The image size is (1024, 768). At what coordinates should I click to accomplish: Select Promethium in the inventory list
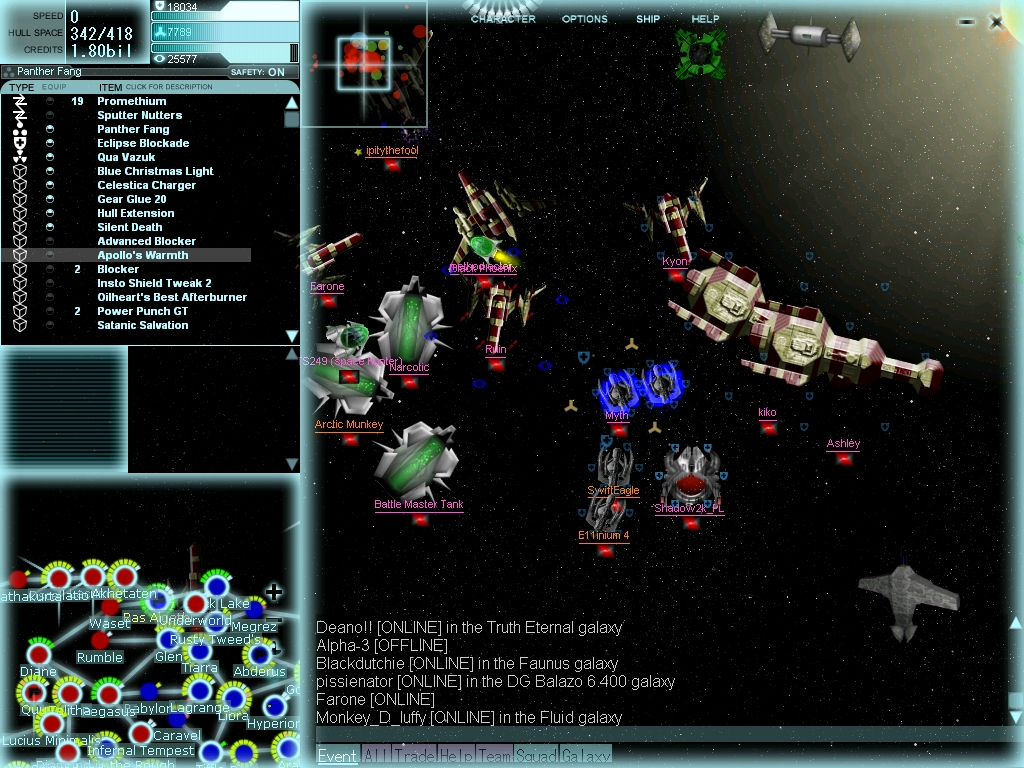[132, 101]
